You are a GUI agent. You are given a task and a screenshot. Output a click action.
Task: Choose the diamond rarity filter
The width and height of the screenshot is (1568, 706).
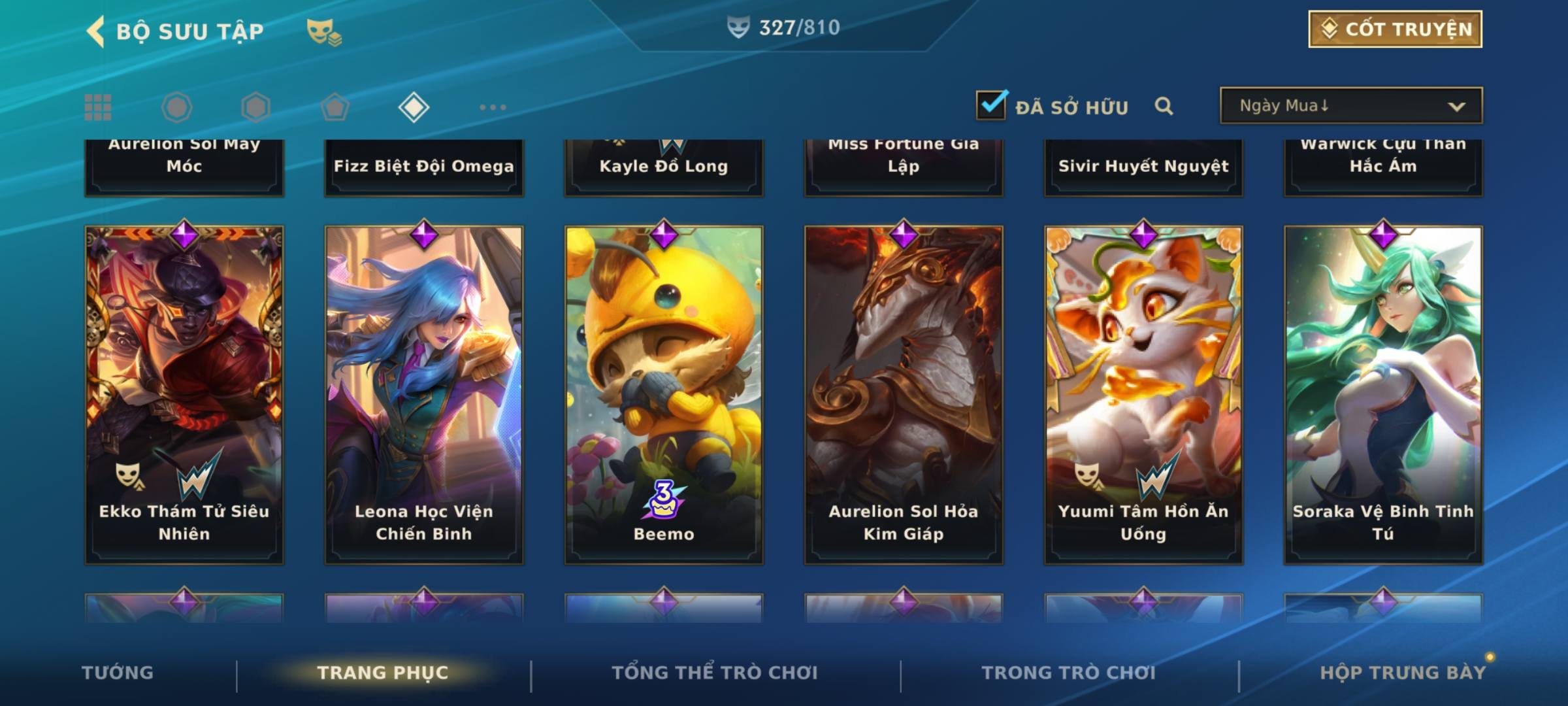coord(414,107)
